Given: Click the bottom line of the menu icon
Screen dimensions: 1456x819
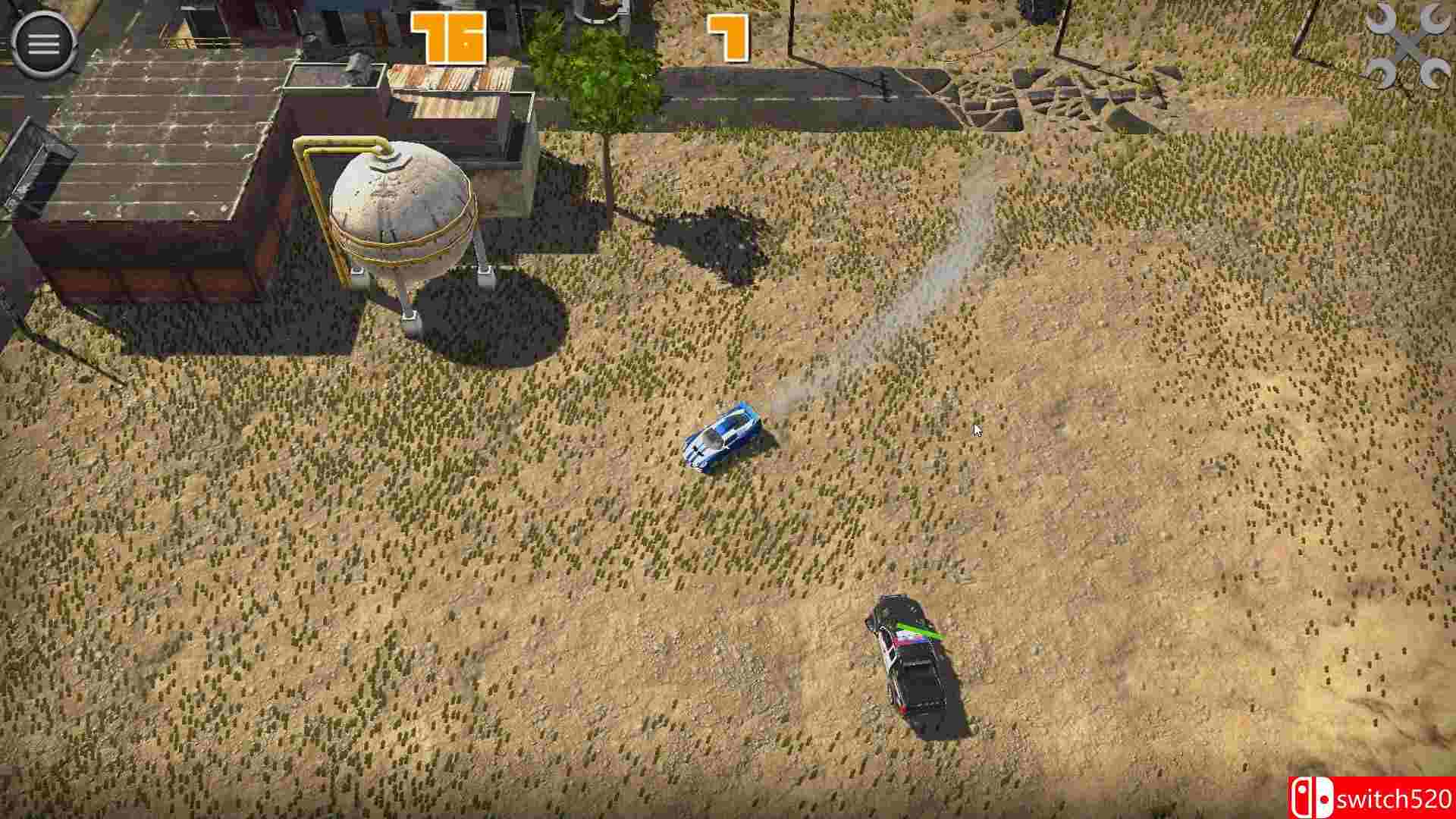Looking at the screenshot, I should click(43, 53).
